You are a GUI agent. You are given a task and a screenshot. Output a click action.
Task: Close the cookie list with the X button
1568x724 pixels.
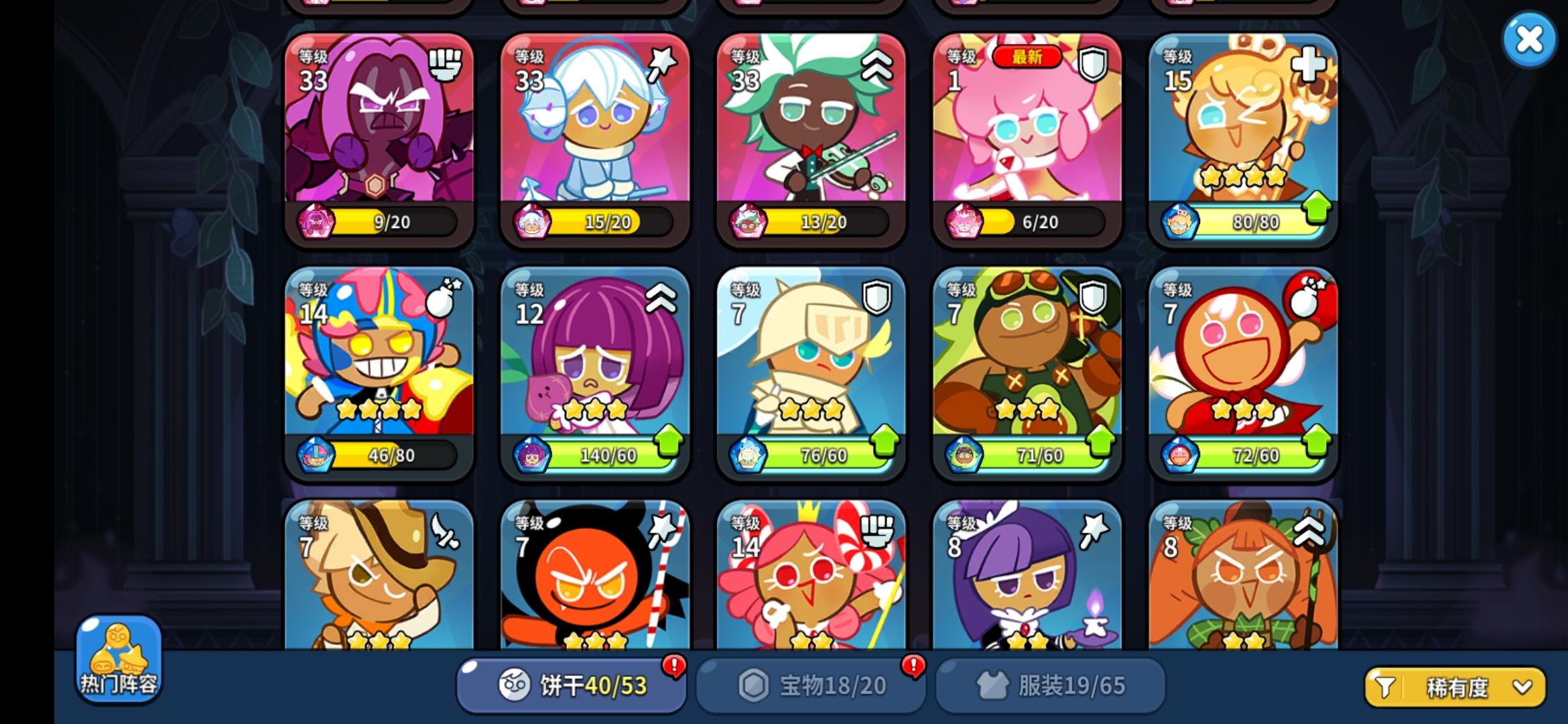click(1528, 40)
